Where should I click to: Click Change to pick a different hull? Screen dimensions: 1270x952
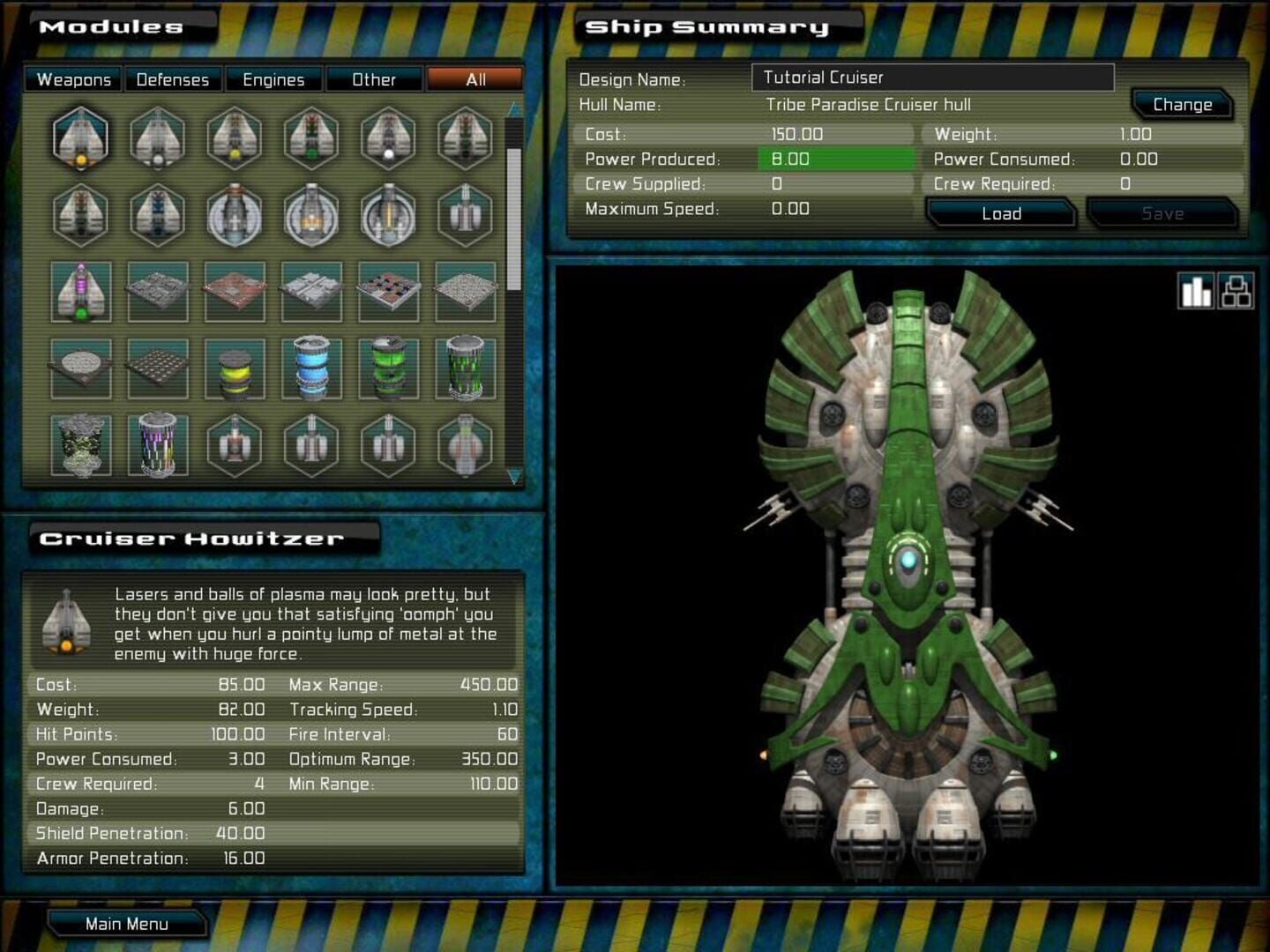pos(1183,104)
